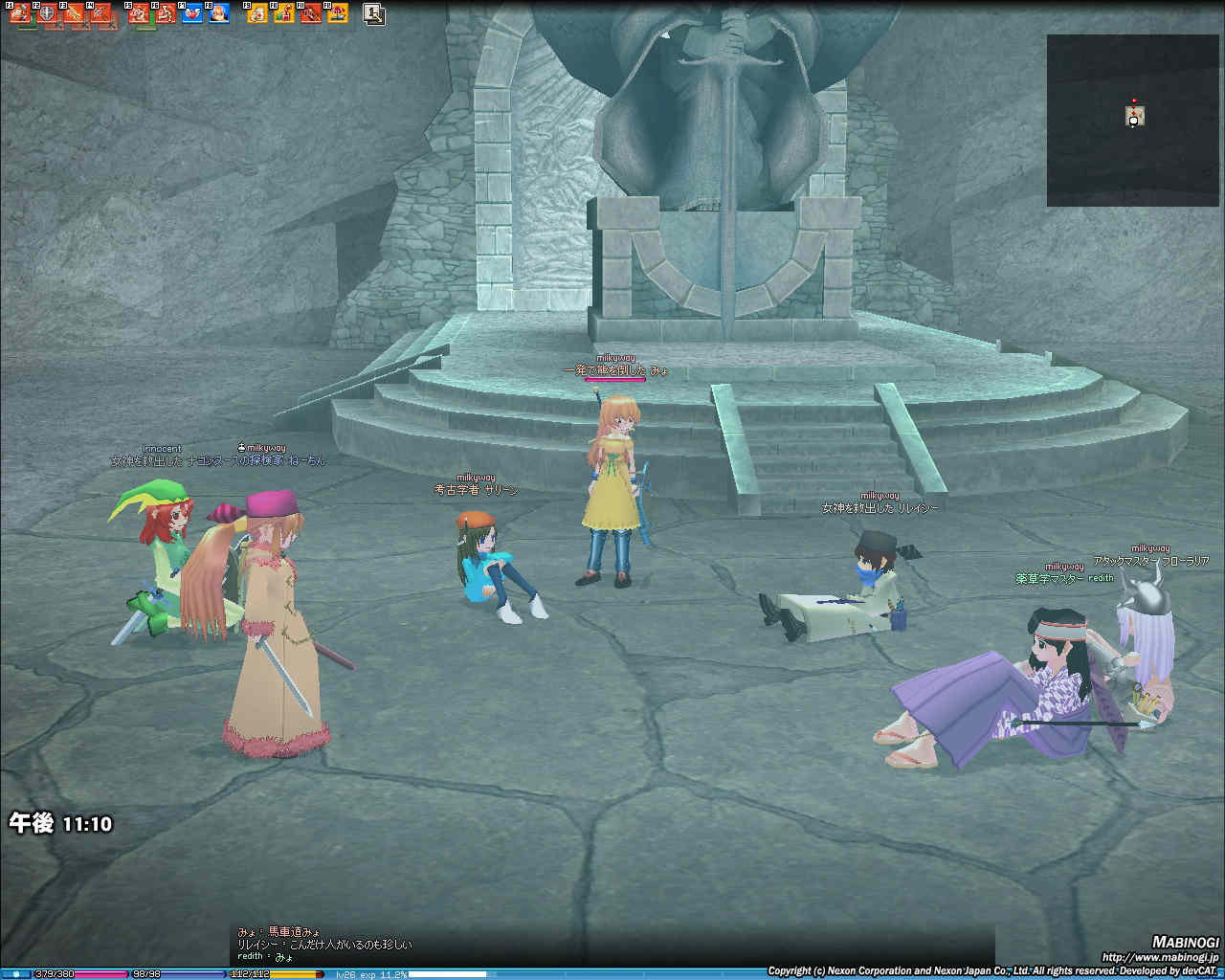
Task: Use the blue winged heart skill
Action: click(x=192, y=13)
